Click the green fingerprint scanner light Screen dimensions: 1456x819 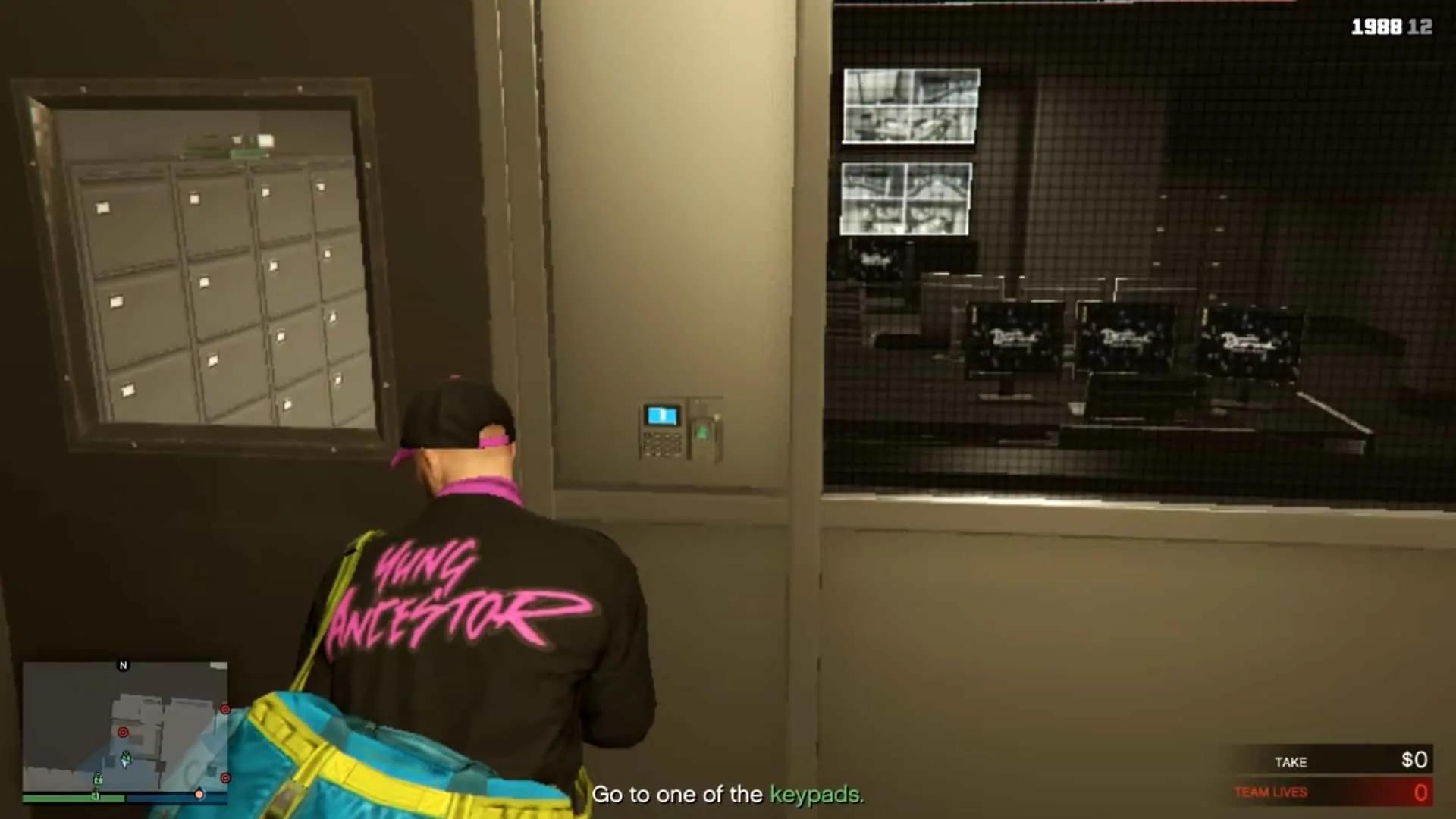[x=701, y=432]
